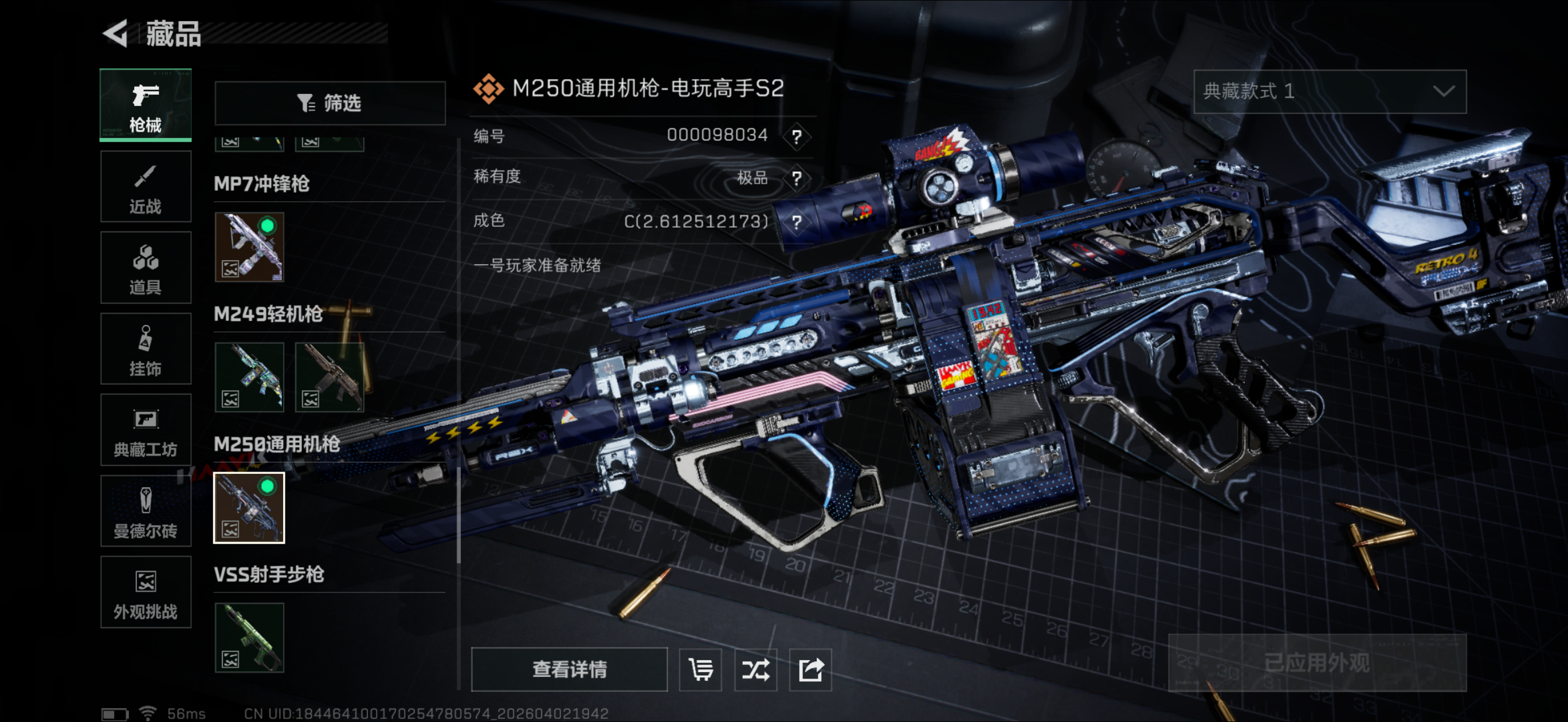Choose the M250通用机枪 skin thumbnail
This screenshot has height=722, width=1568.
coord(249,507)
